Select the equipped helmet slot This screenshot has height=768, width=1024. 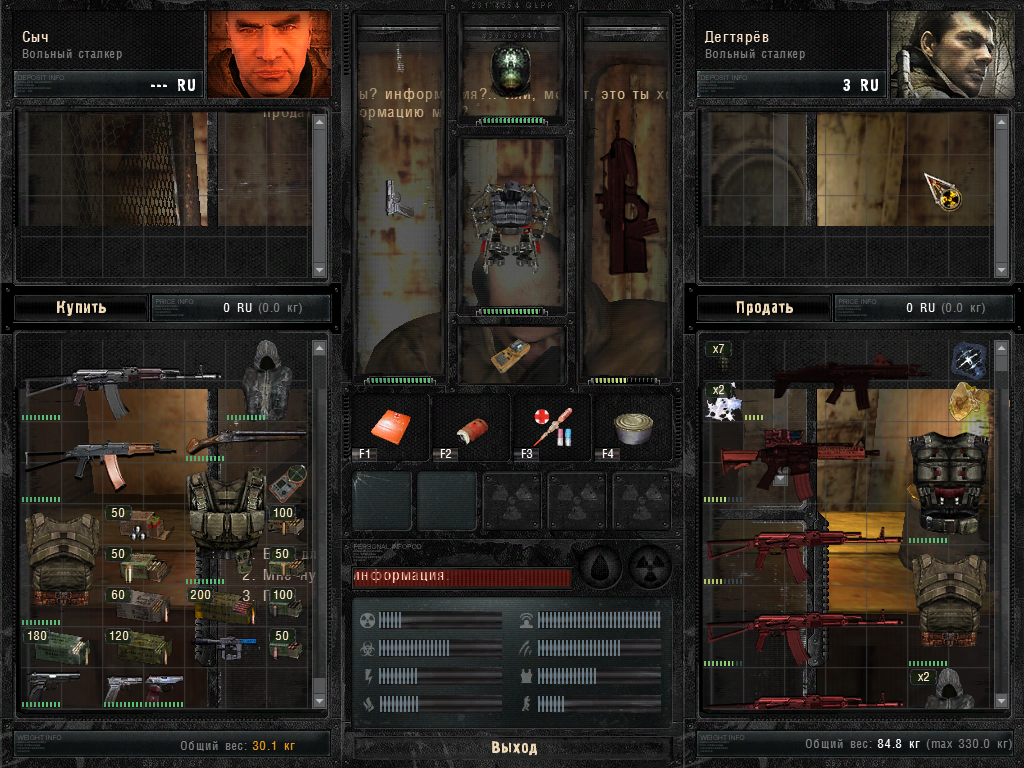[x=512, y=68]
